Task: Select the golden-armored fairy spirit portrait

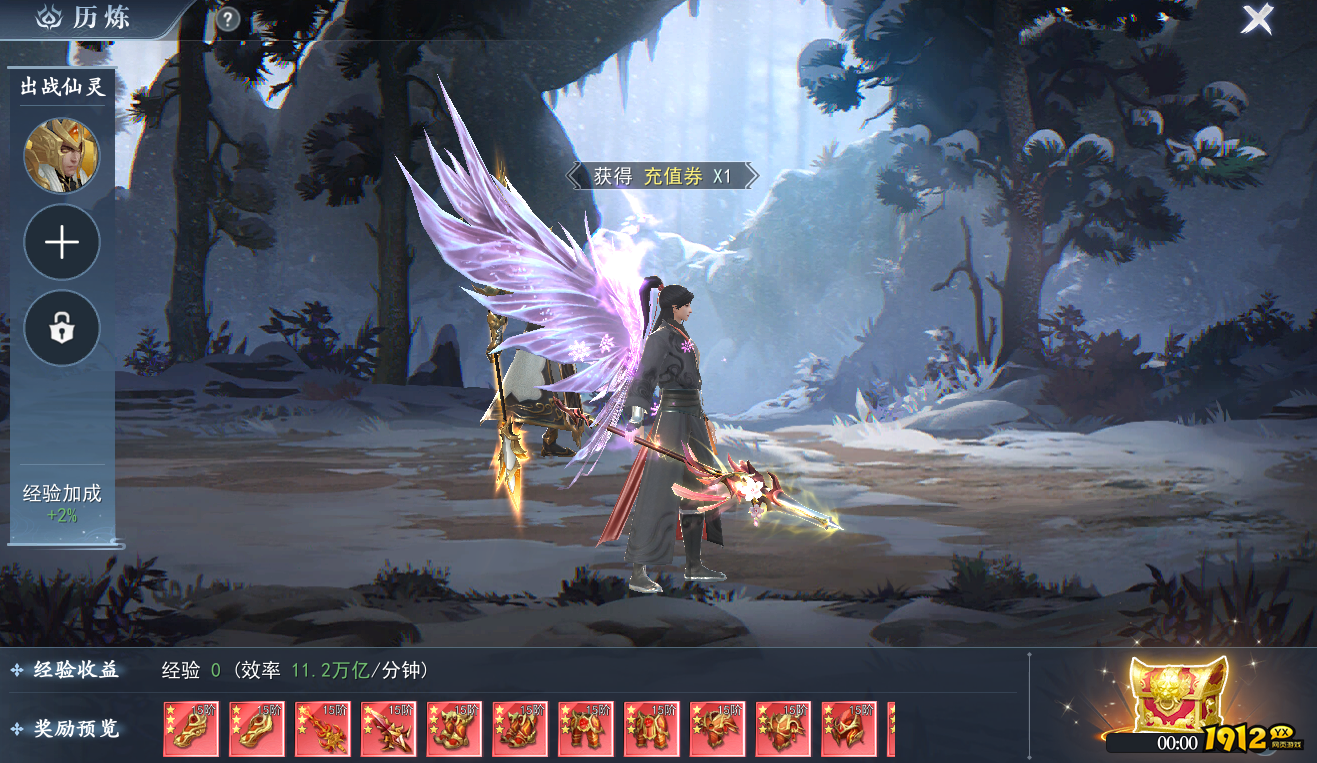Action: [x=62, y=155]
